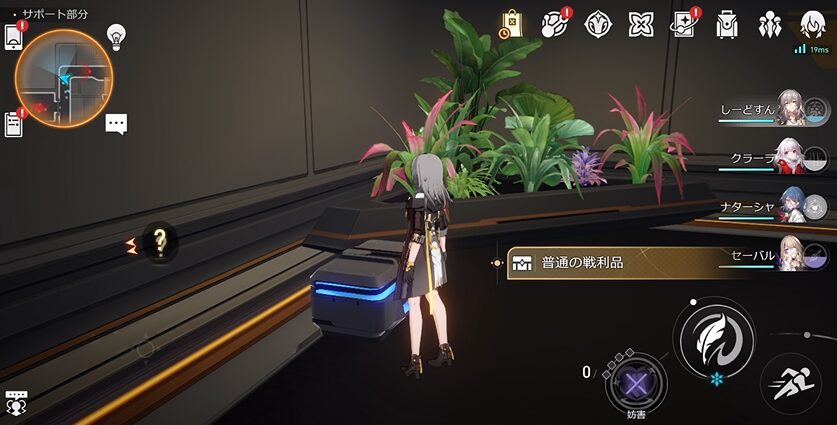Open the team lineup icon

tap(770, 24)
